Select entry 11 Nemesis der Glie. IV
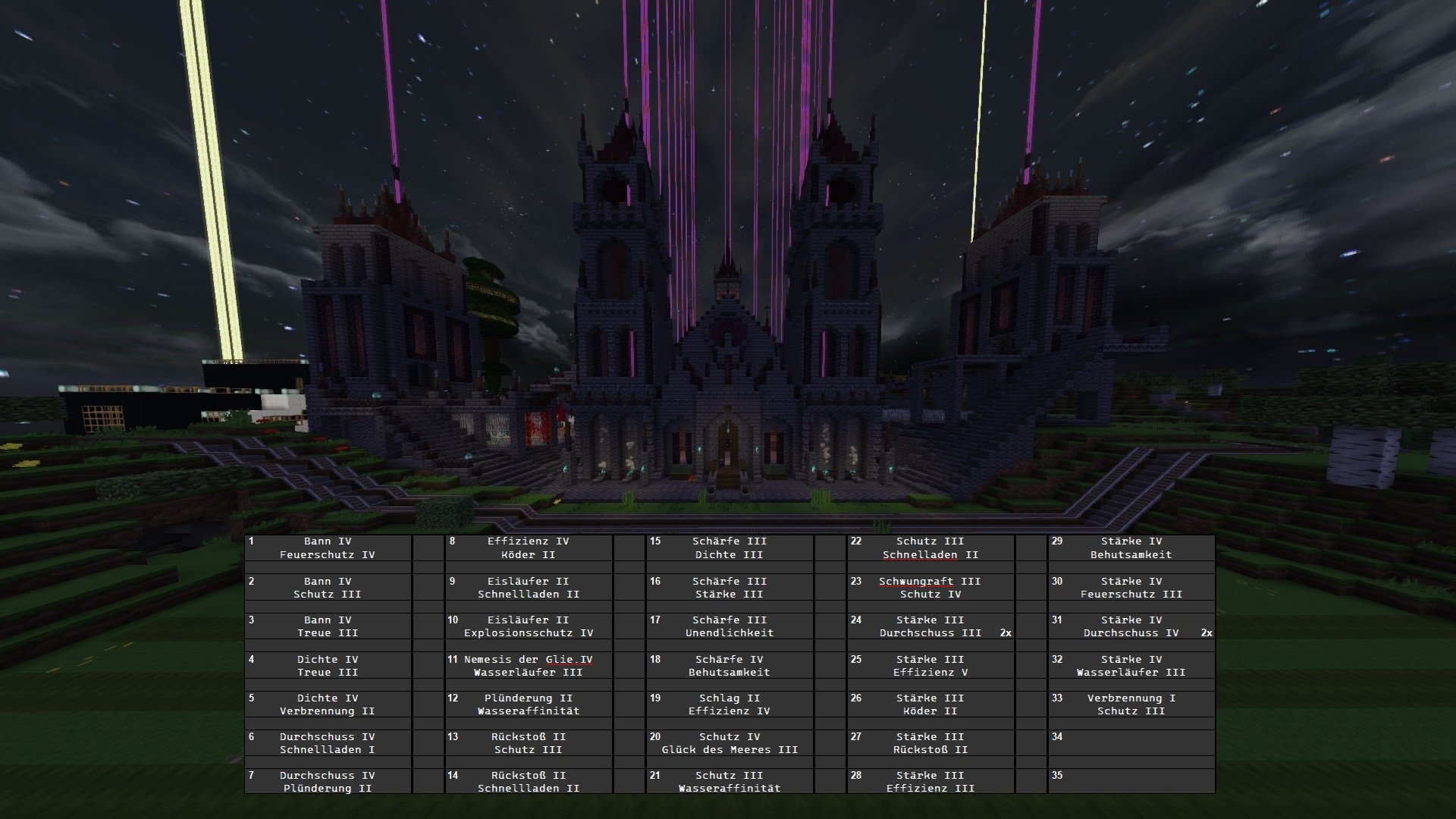The height and width of the screenshot is (819, 1456). tap(529, 666)
